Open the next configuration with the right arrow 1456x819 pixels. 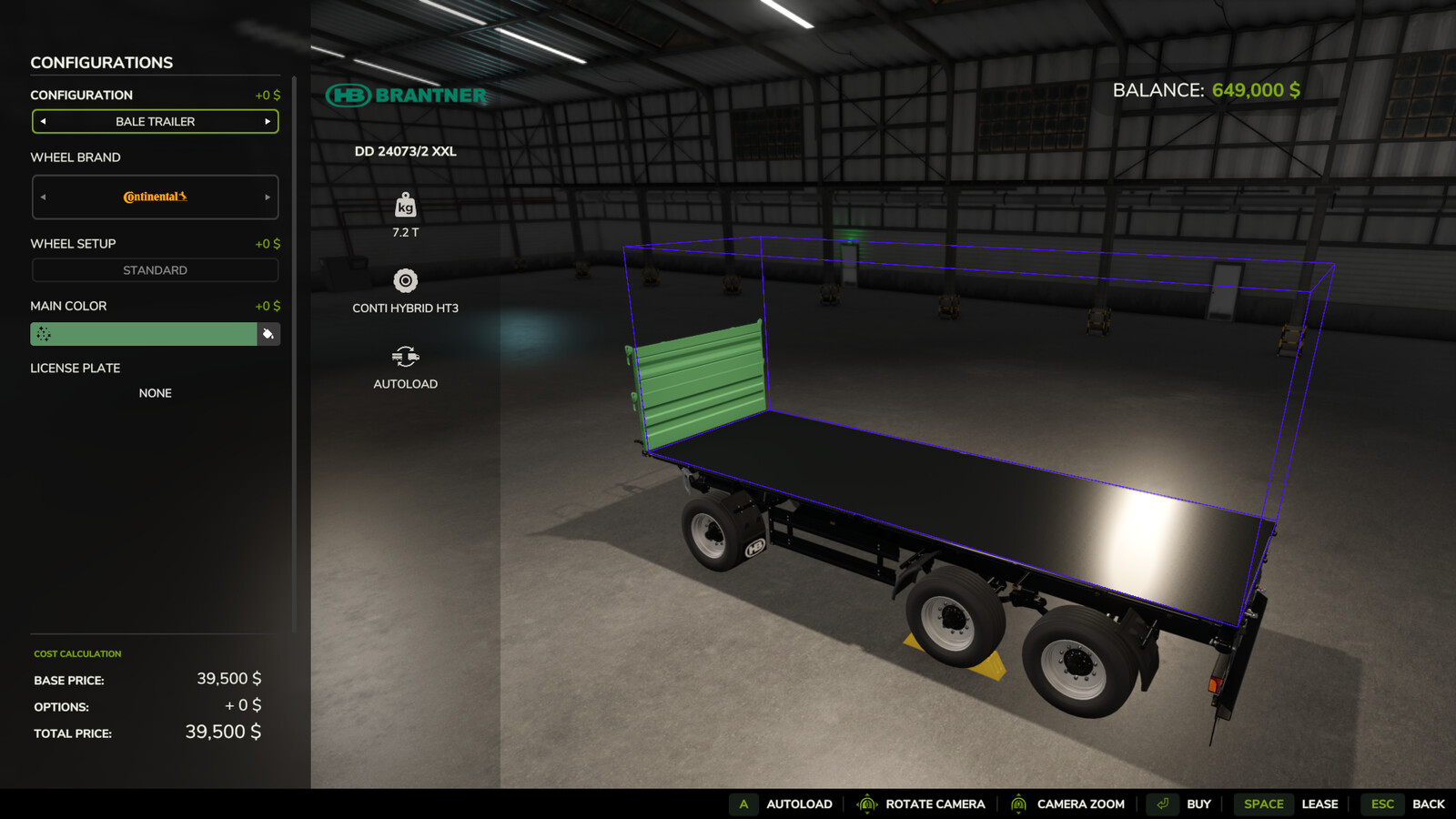[268, 121]
